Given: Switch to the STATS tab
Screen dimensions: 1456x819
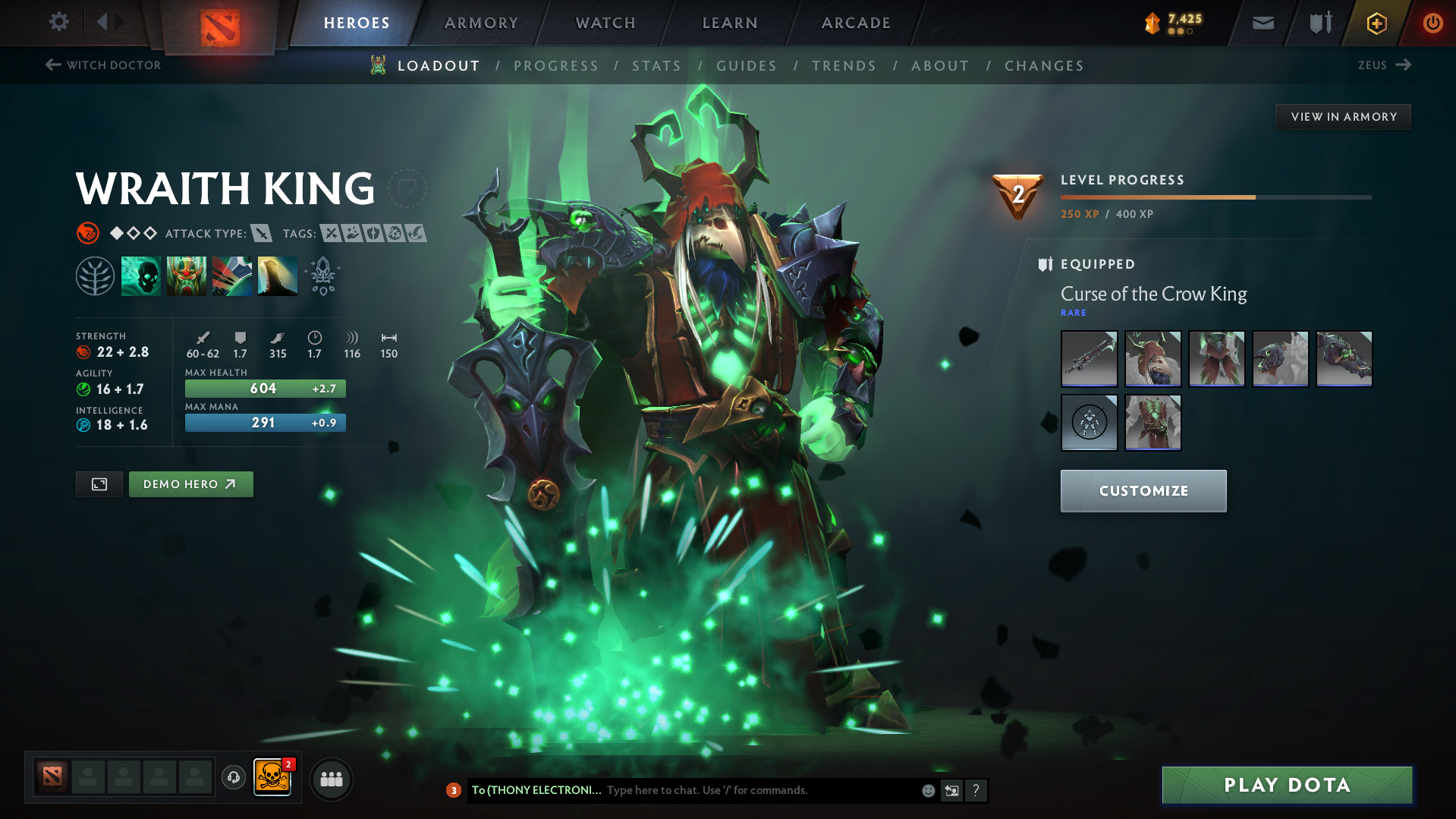Looking at the screenshot, I should 656,65.
